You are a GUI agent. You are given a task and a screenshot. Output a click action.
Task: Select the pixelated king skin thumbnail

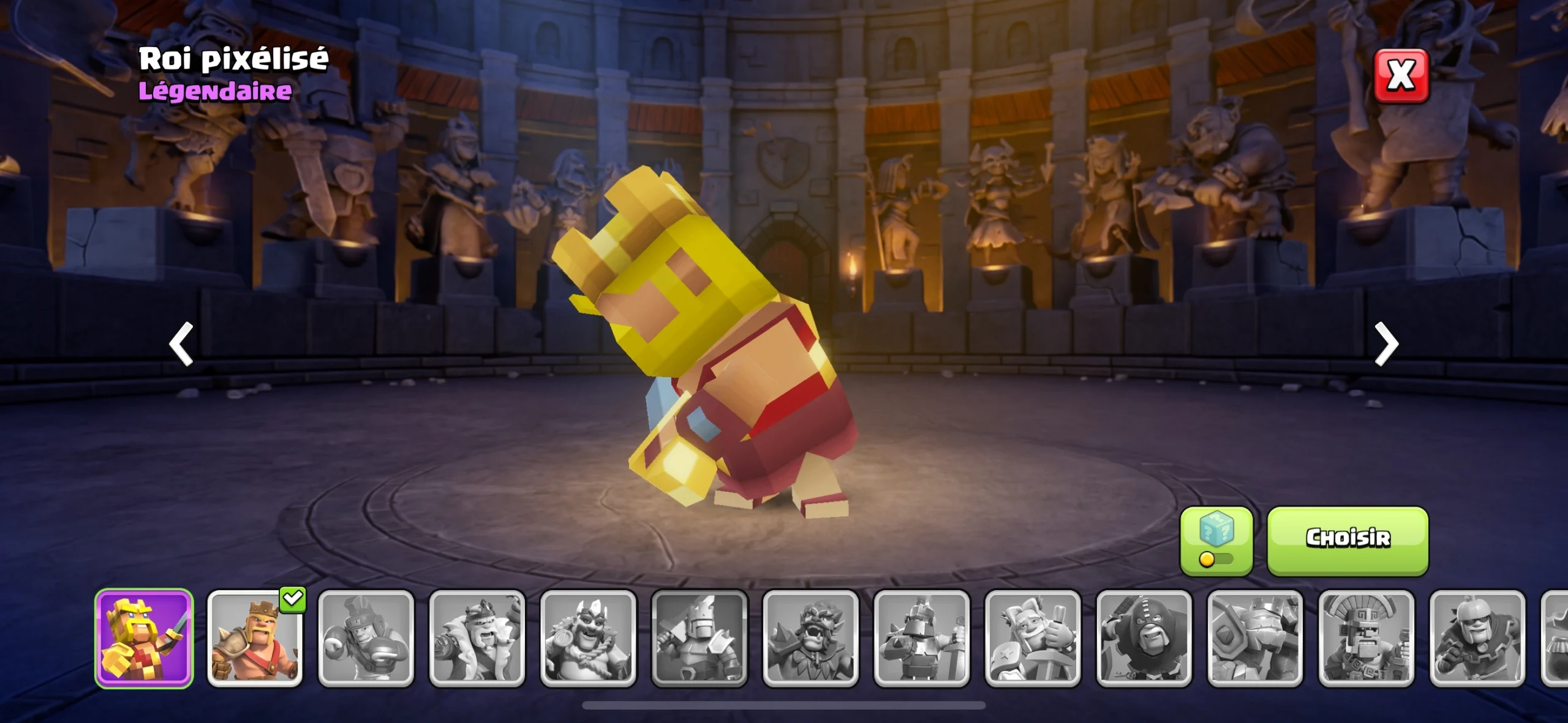144,638
